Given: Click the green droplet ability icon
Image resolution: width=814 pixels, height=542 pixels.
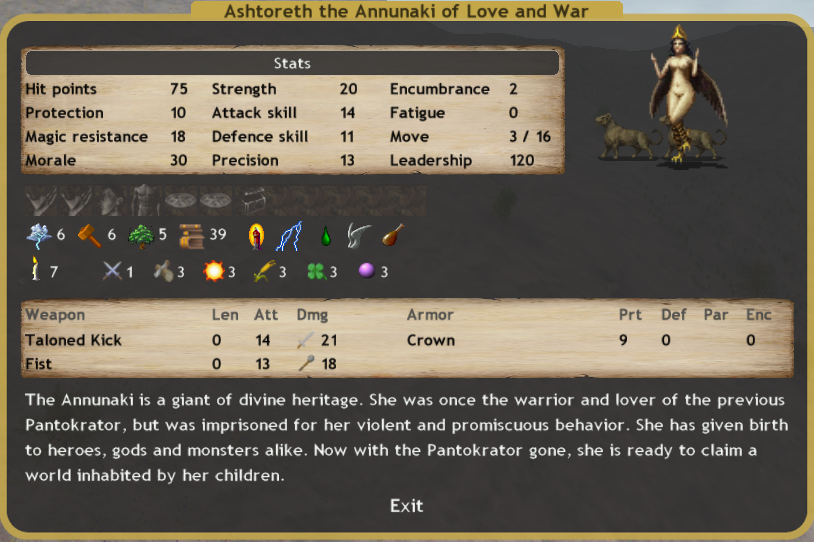Looking at the screenshot, I should (x=325, y=237).
